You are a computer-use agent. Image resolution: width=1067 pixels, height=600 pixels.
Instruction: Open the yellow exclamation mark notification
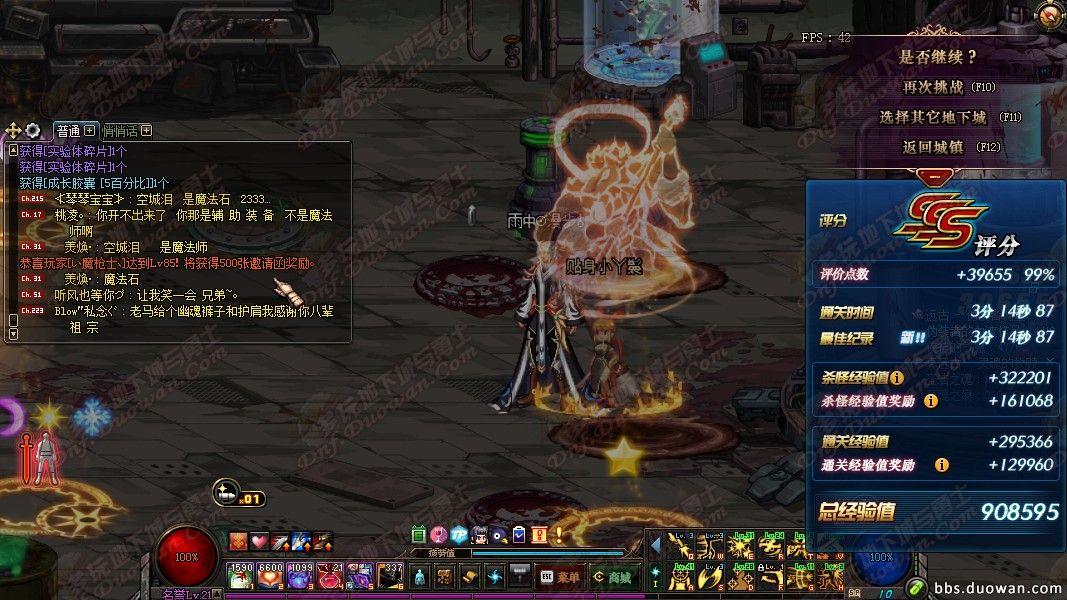tap(558, 534)
